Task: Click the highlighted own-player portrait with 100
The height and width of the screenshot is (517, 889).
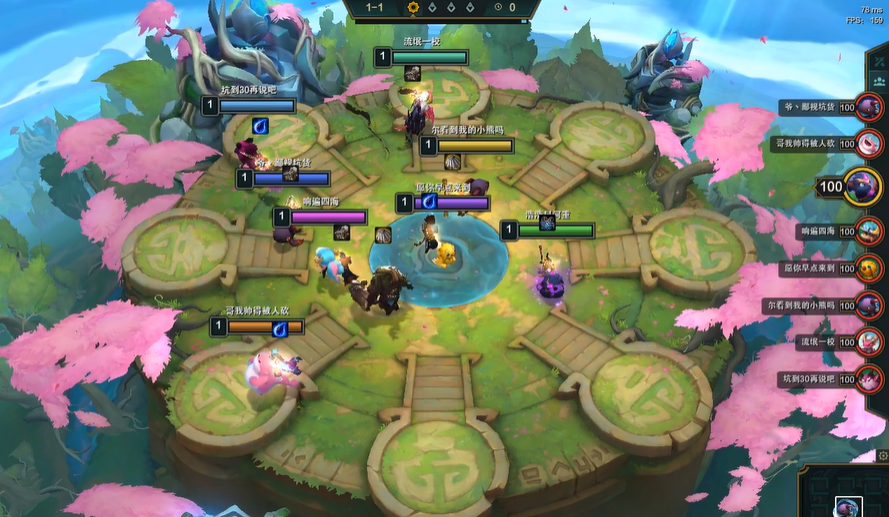Action: (x=861, y=186)
